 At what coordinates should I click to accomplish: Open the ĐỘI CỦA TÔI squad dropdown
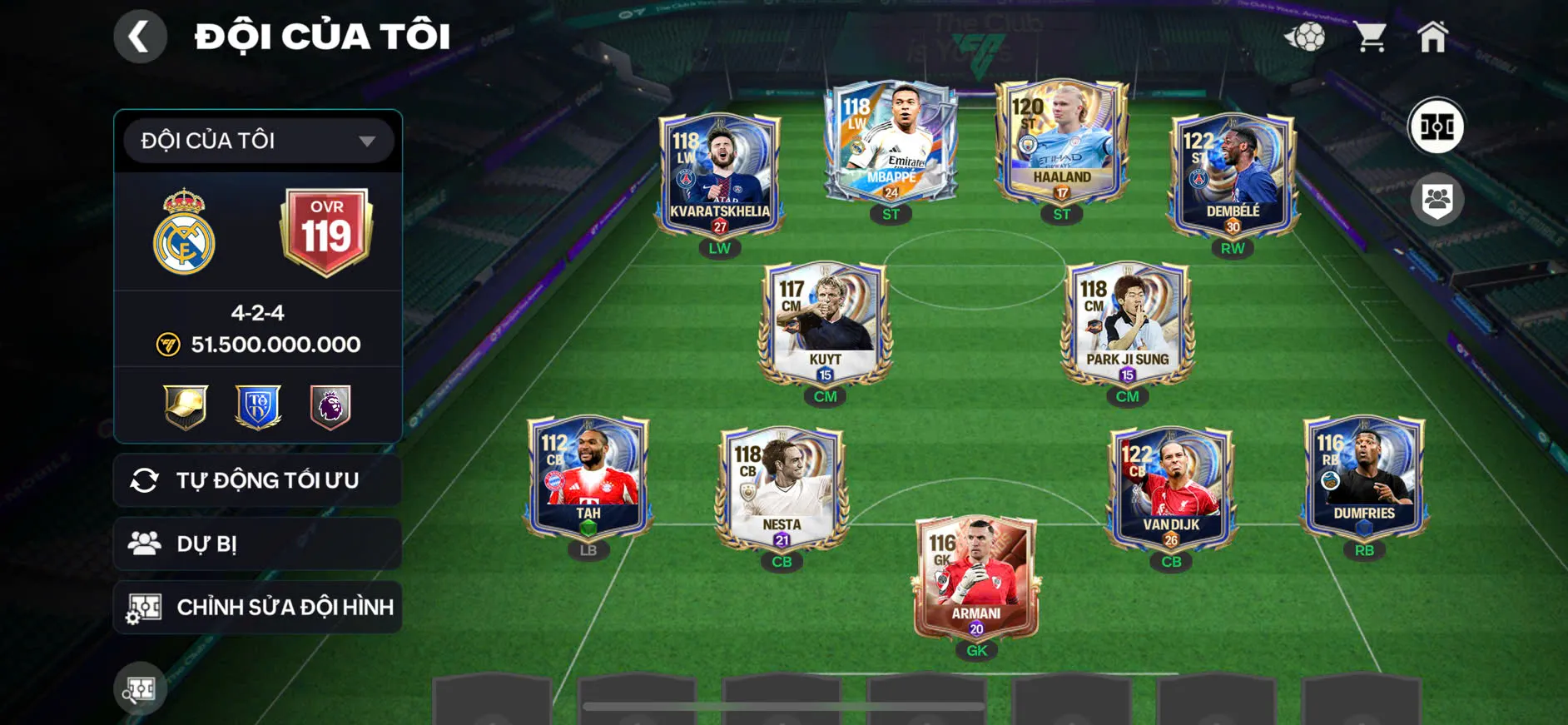click(258, 141)
